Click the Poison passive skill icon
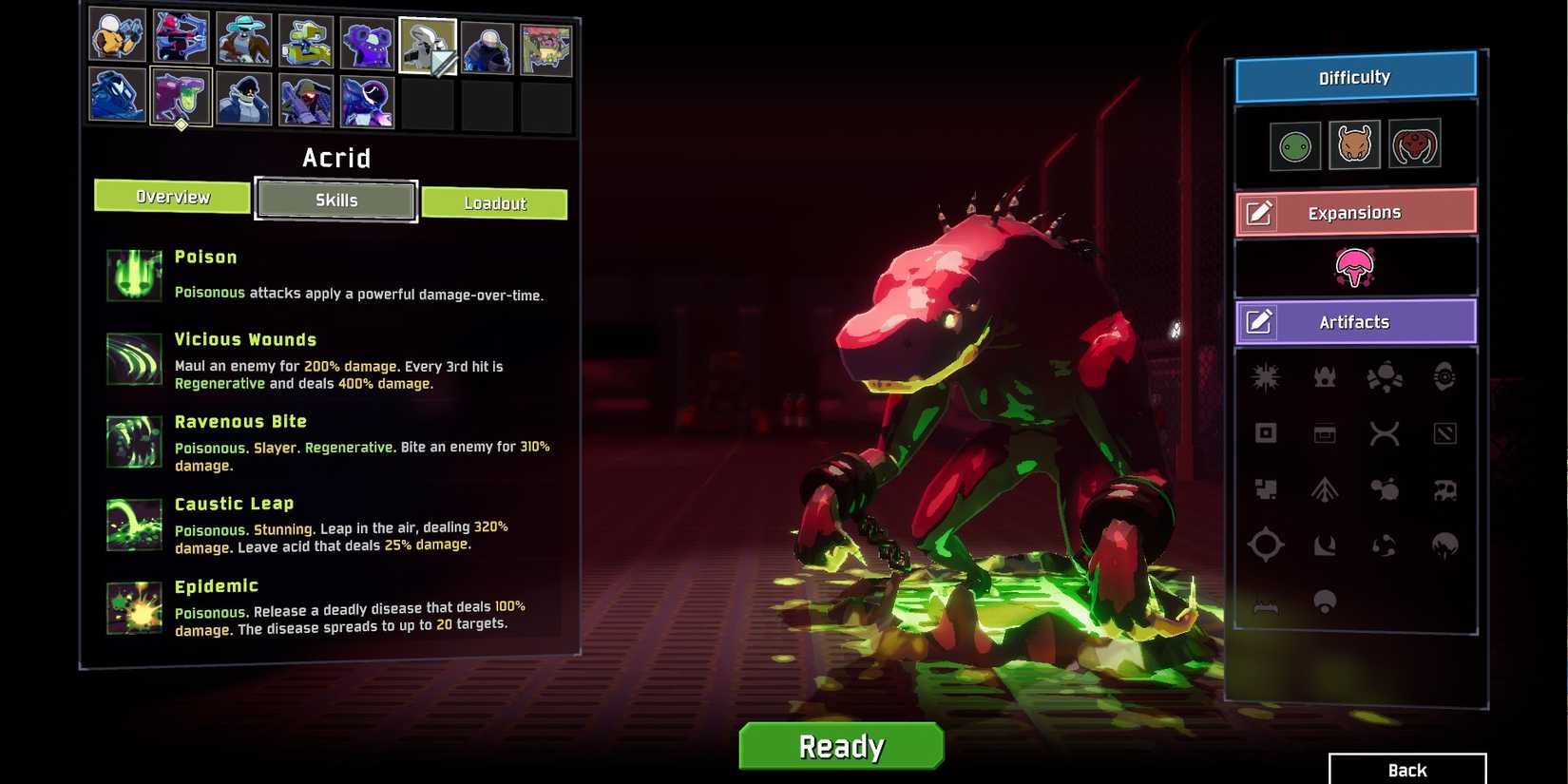Viewport: 1568px width, 784px height. 133,274
